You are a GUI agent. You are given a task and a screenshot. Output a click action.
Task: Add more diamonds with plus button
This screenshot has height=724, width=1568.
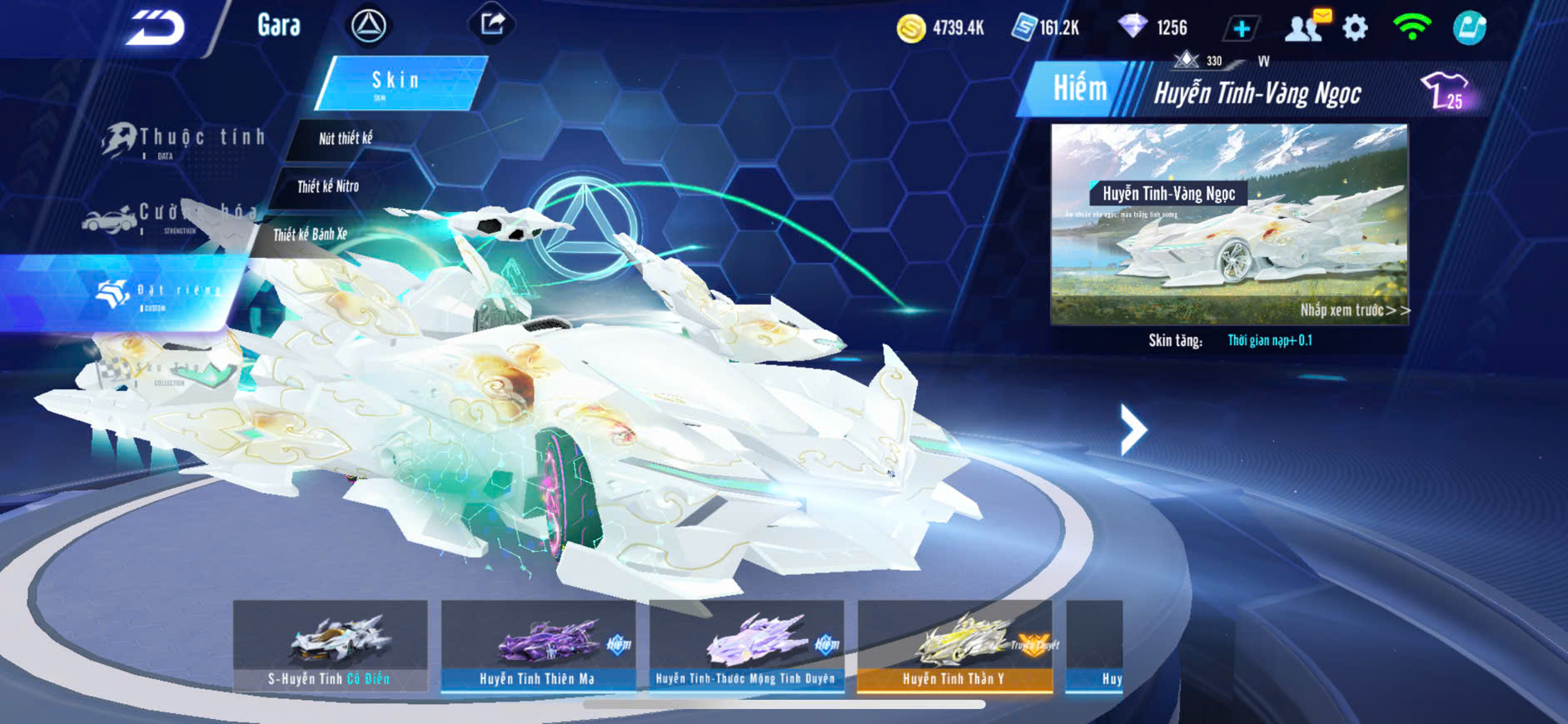click(1241, 28)
